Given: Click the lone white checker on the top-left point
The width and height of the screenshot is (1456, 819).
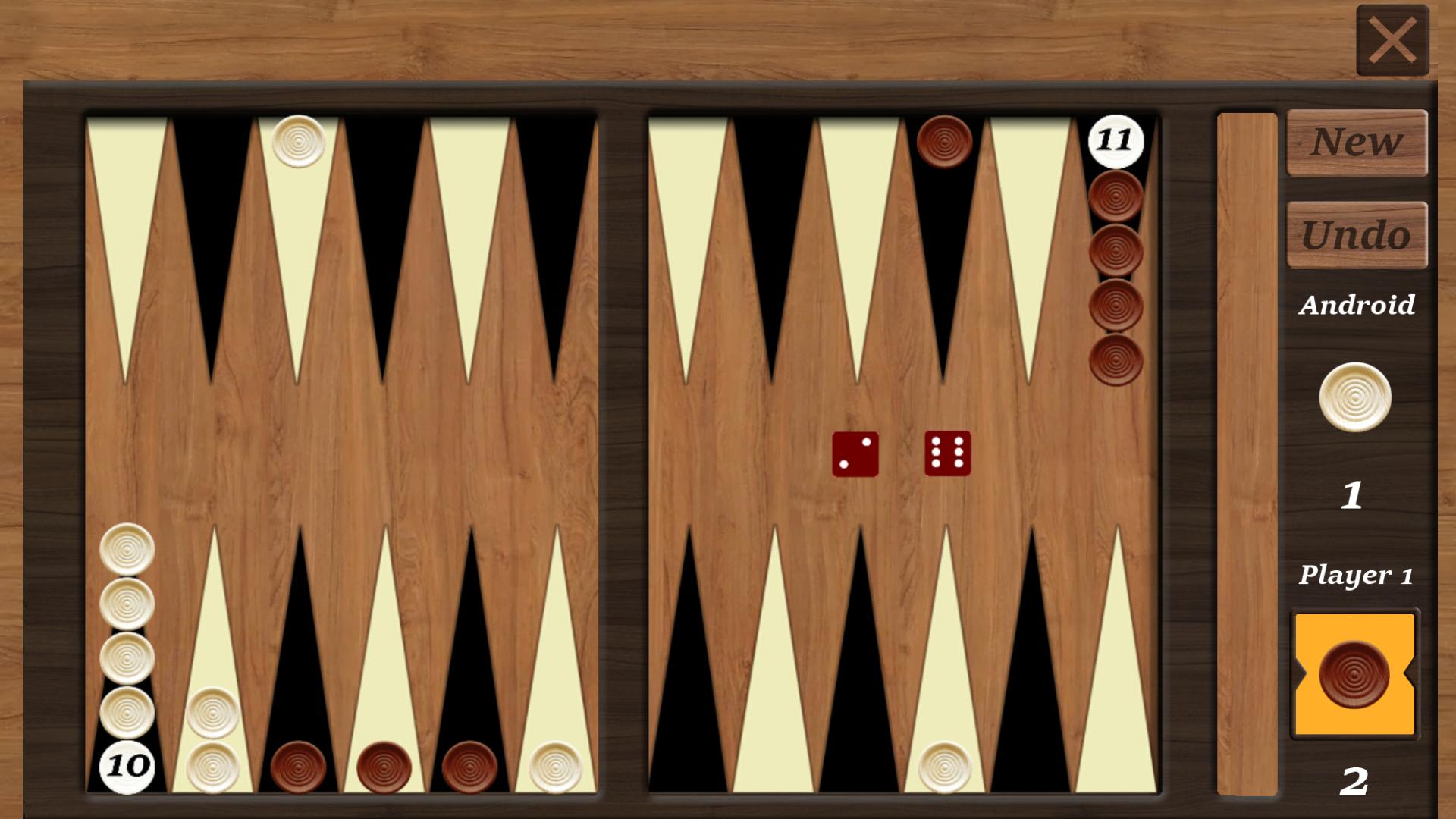Looking at the screenshot, I should click(x=298, y=143).
